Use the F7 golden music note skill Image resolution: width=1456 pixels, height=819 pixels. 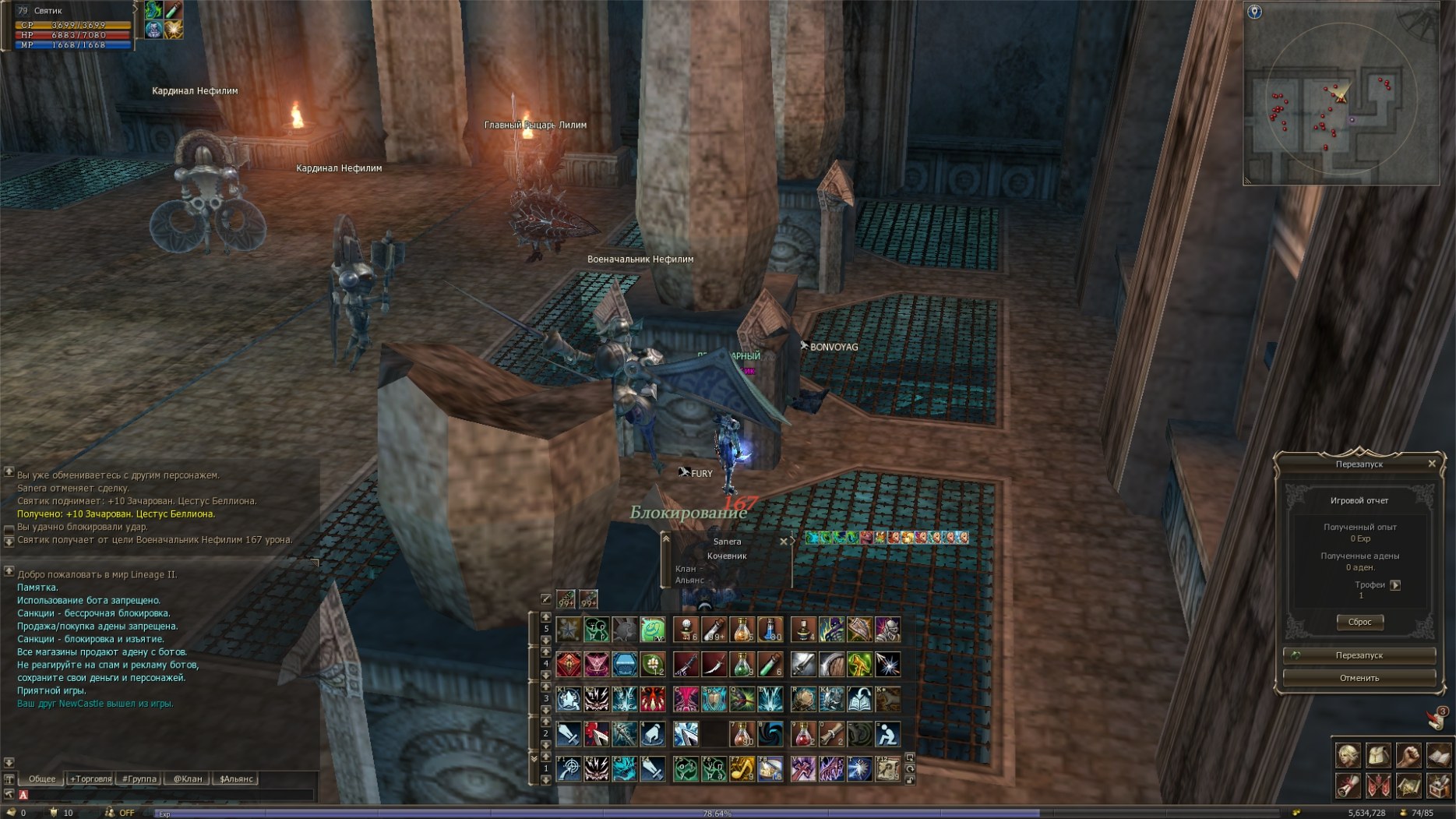click(742, 769)
